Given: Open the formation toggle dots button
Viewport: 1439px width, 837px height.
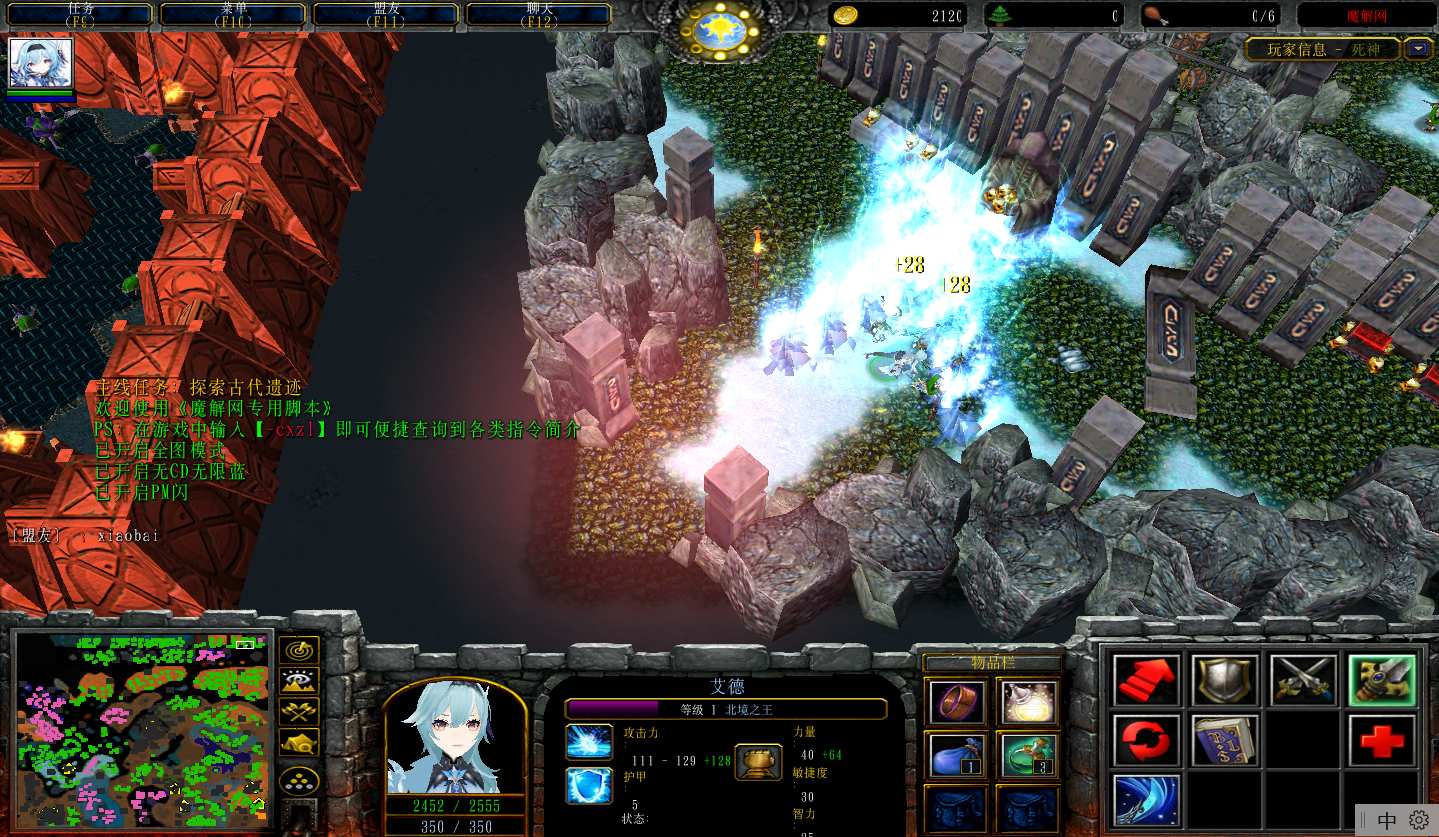Looking at the screenshot, I should coord(299,780).
